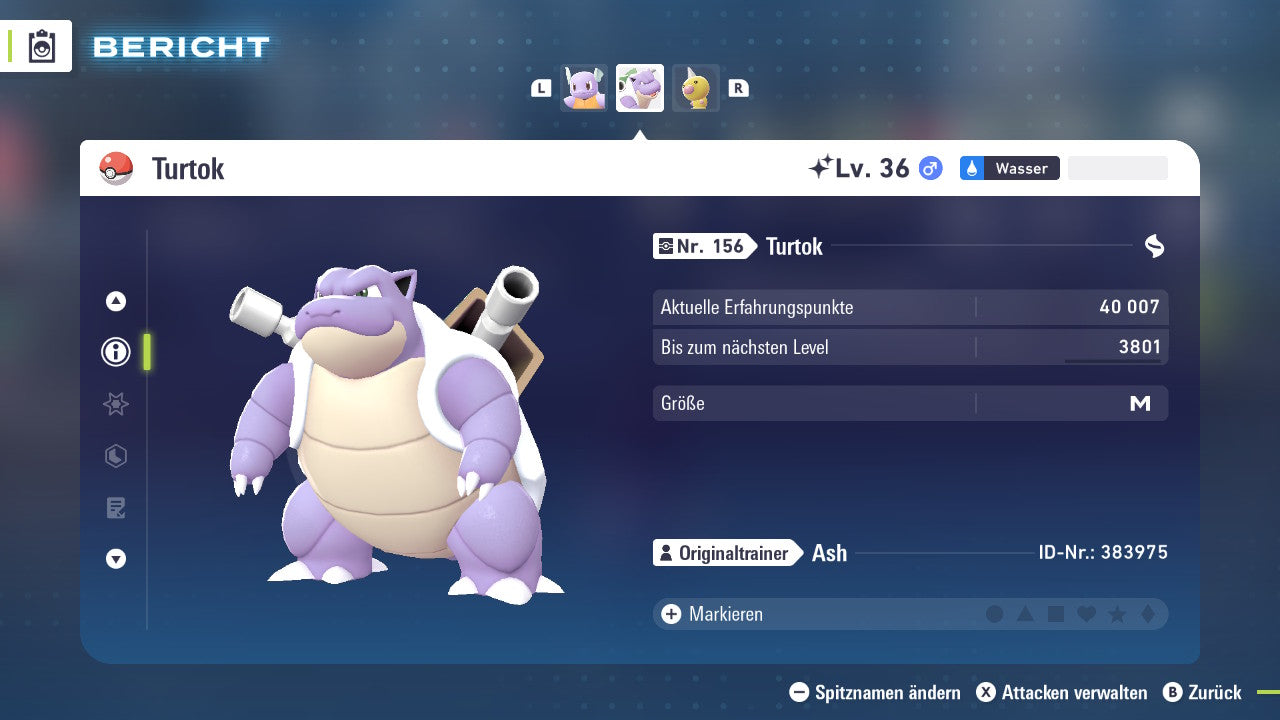
Task: Open the hexagon stats panel icon
Action: tap(115, 456)
